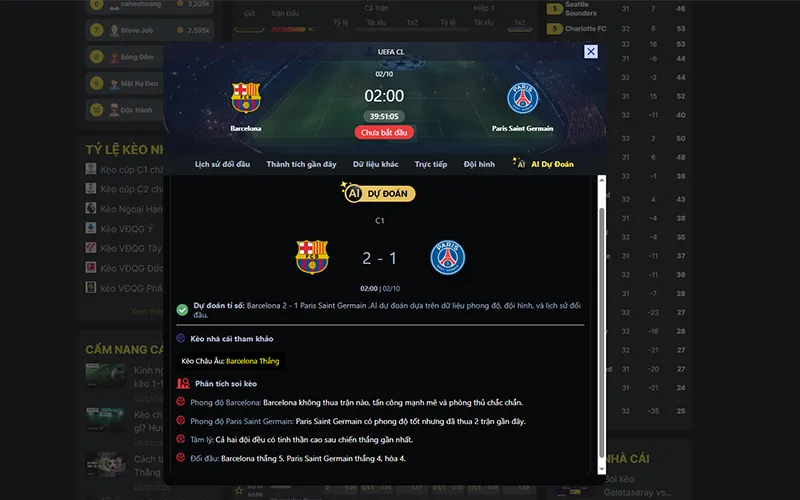Switch to the Lịch sử đối đầu tab
This screenshot has height=500, width=800.
tap(222, 164)
